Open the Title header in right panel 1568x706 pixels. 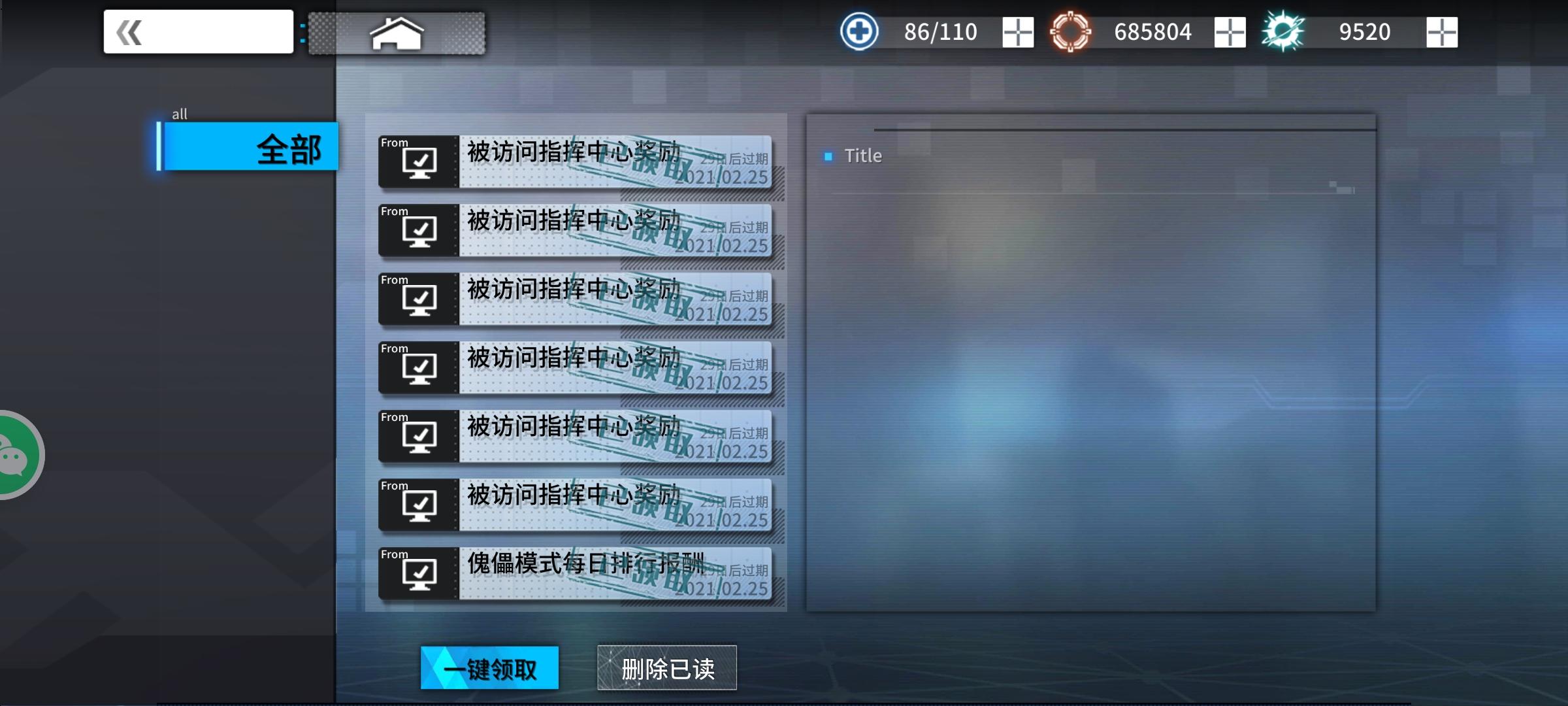point(864,156)
